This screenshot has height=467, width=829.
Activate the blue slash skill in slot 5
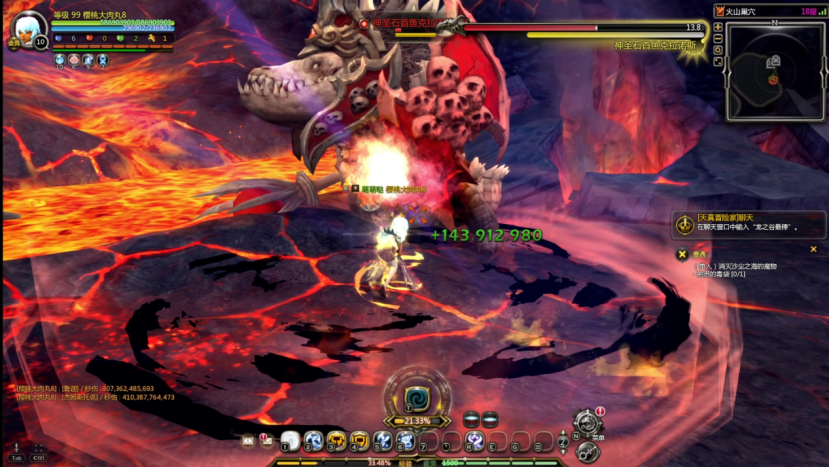[382, 440]
